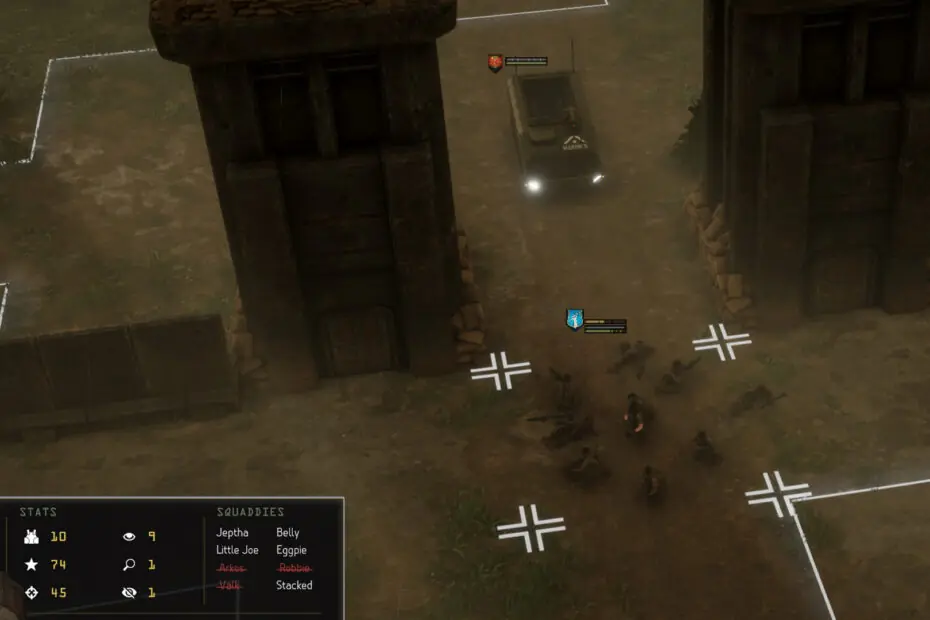Select Belly in the squaddies list
Image resolution: width=930 pixels, height=620 pixels.
click(x=288, y=533)
